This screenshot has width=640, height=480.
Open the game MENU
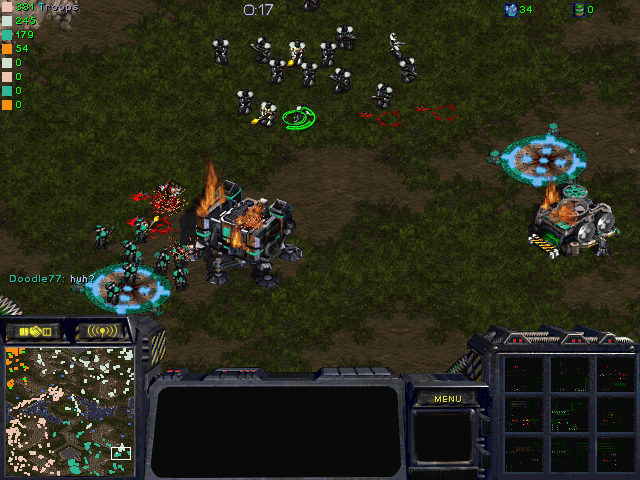click(x=447, y=399)
